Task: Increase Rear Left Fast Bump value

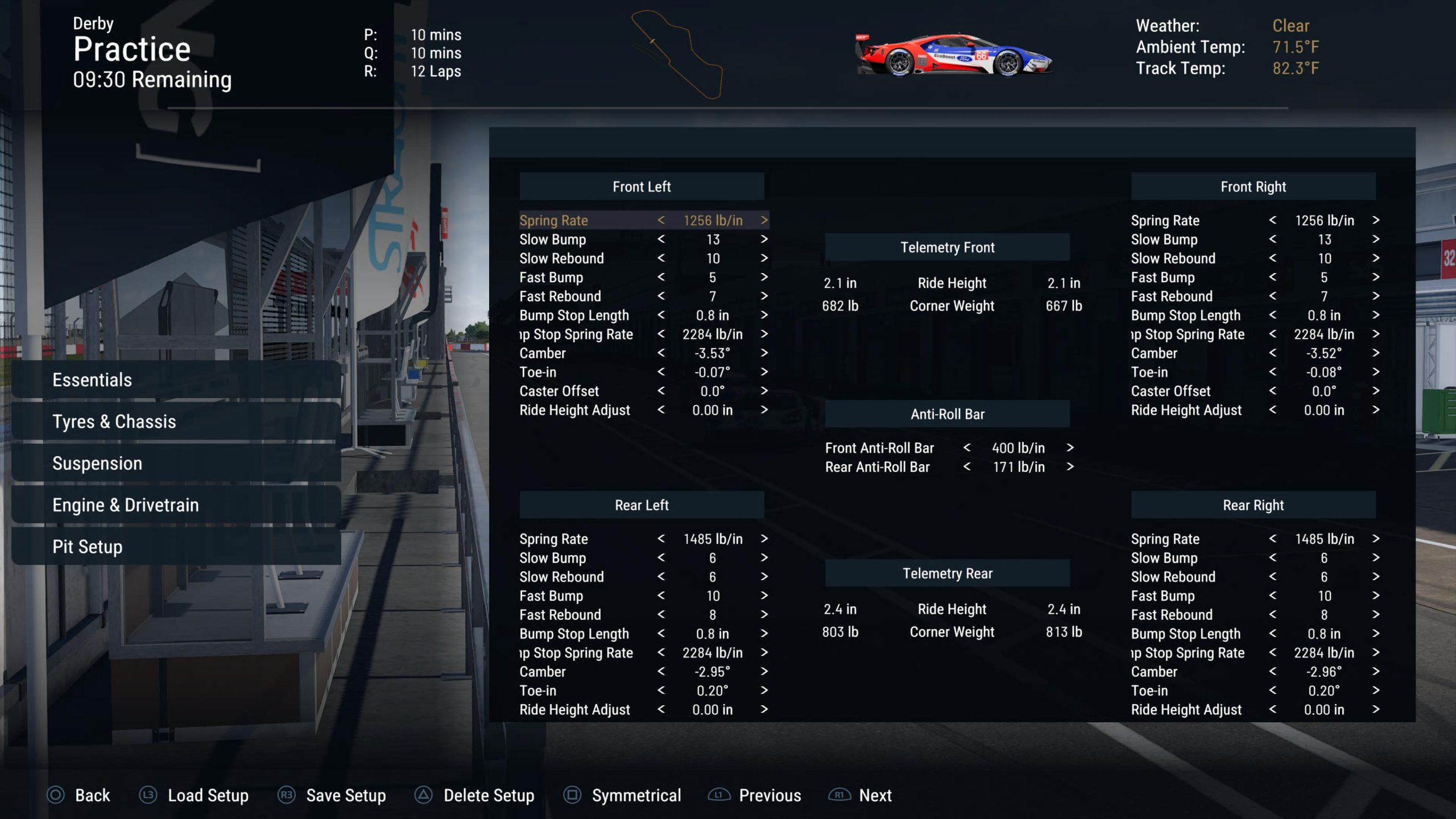Action: (764, 595)
